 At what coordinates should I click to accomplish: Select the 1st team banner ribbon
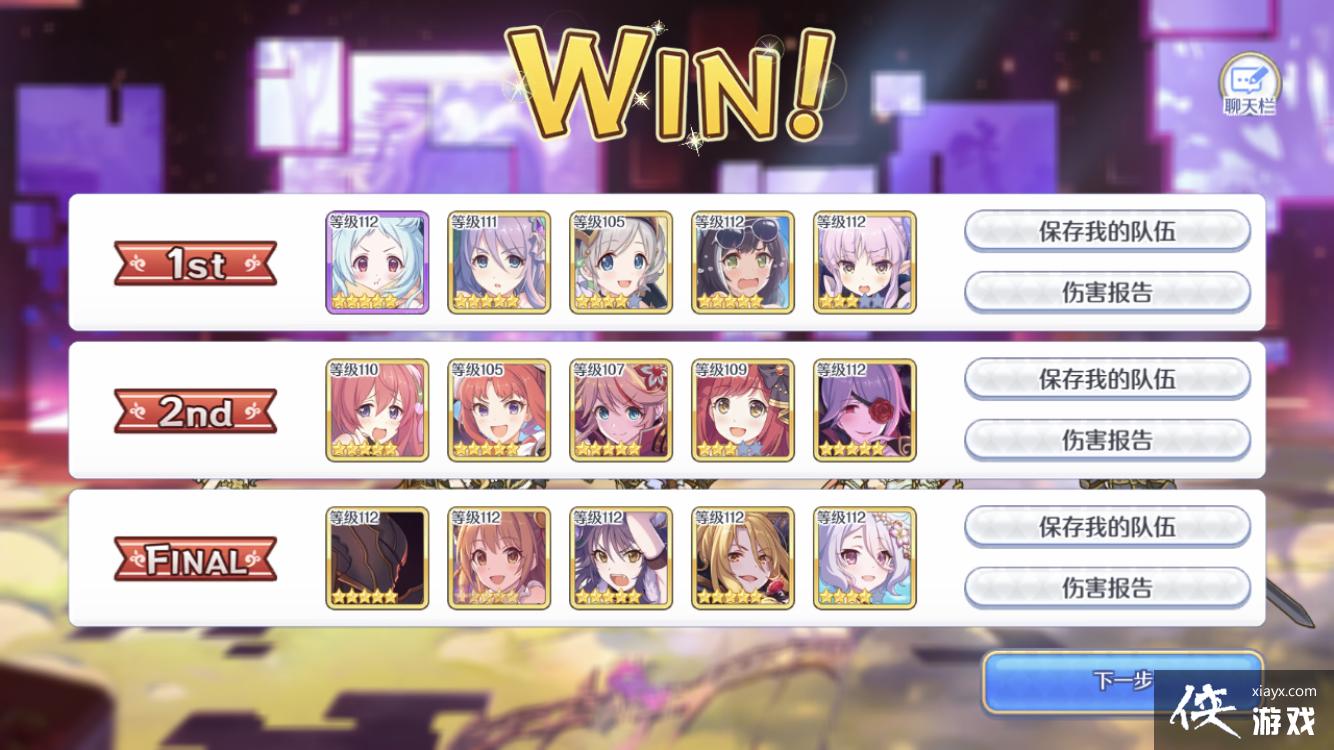(x=194, y=263)
